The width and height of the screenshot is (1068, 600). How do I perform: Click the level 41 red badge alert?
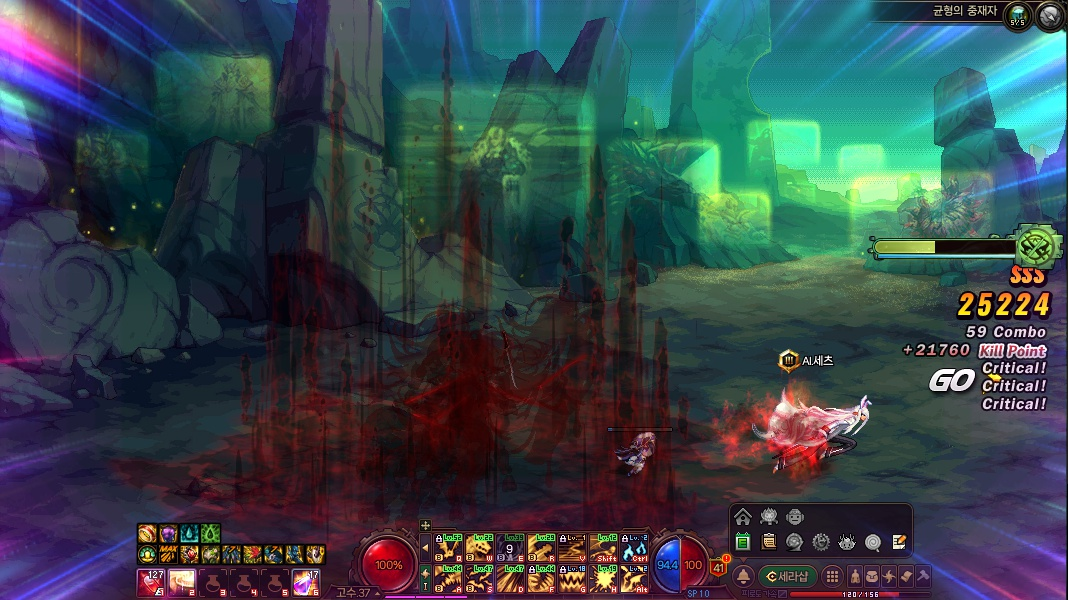coord(718,568)
